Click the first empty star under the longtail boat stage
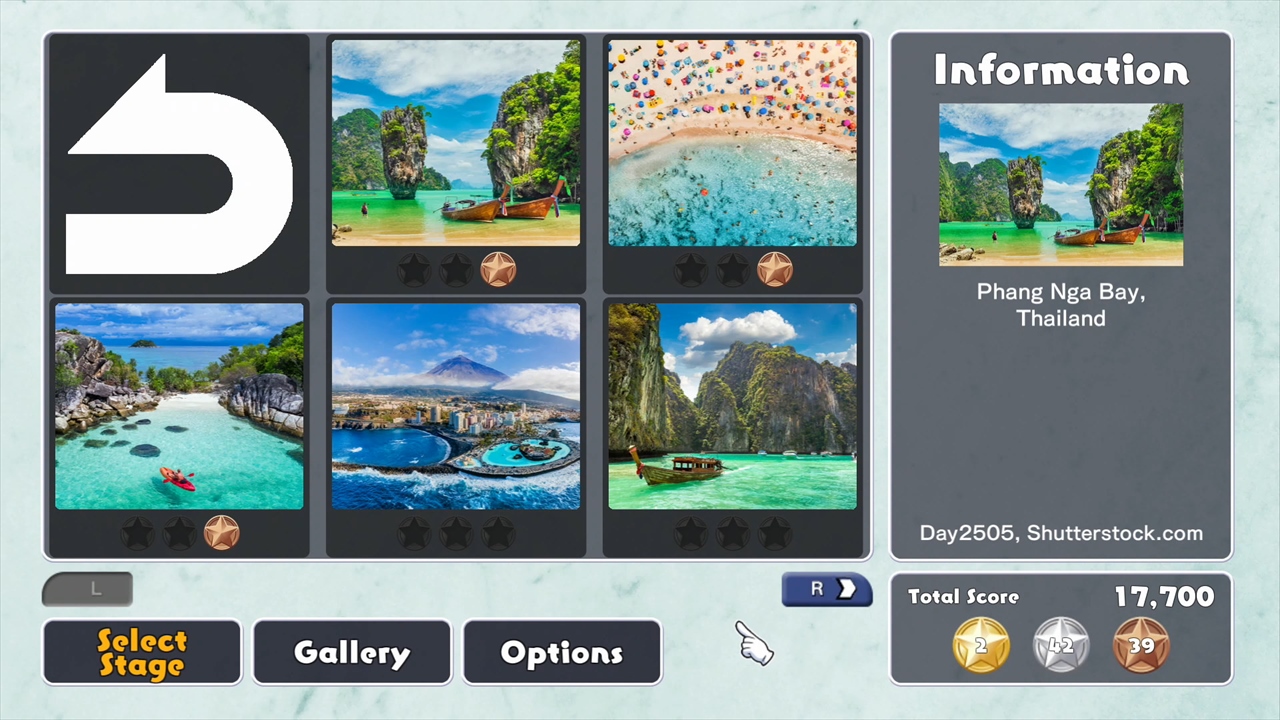This screenshot has width=1280, height=720. (692, 532)
